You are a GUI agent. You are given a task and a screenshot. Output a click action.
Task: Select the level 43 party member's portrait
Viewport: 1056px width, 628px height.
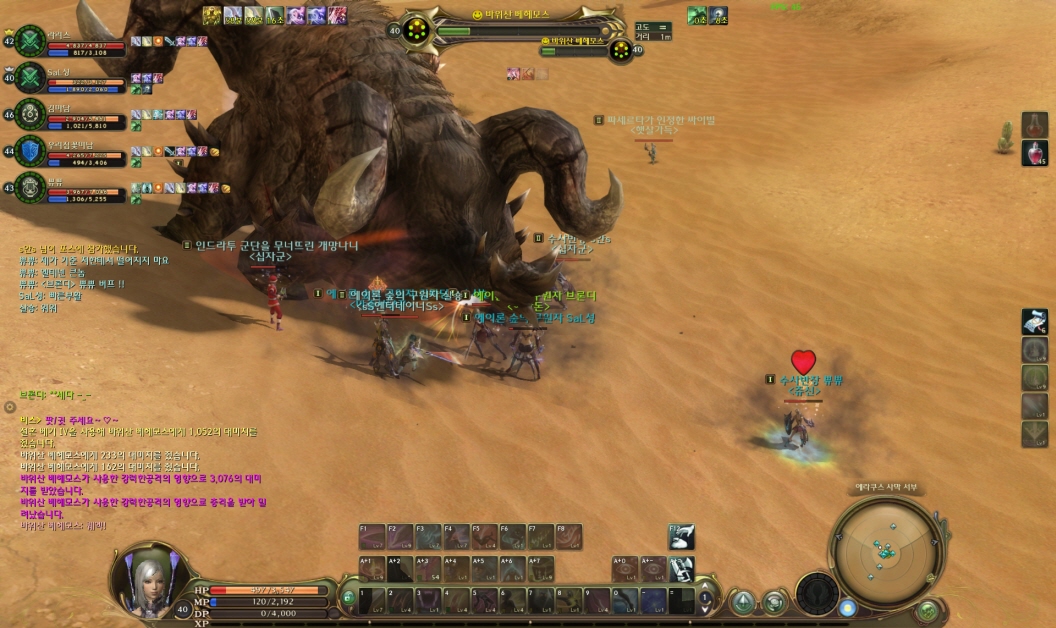pyautogui.click(x=30, y=187)
